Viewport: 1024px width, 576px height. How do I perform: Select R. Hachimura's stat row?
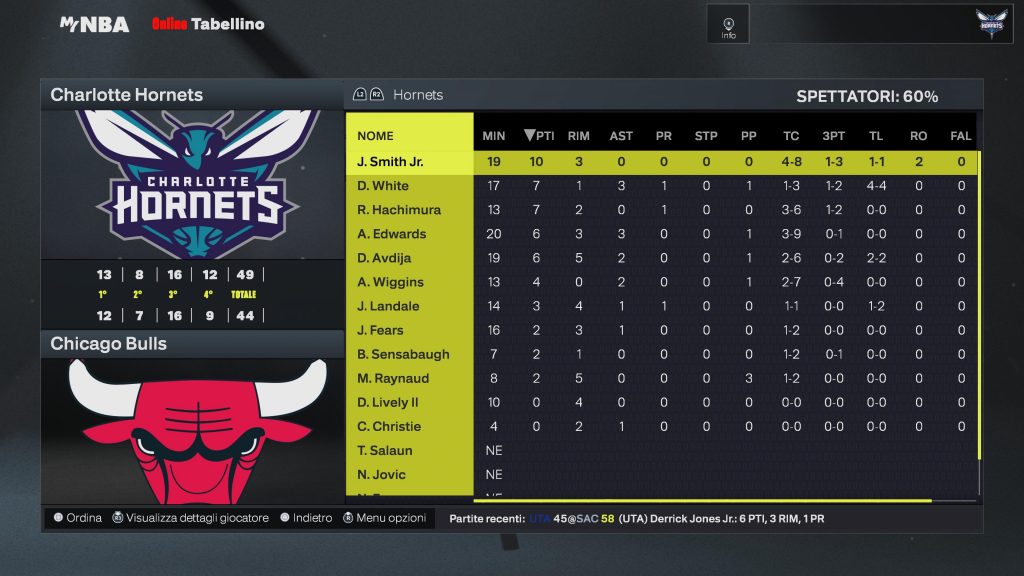399,210
